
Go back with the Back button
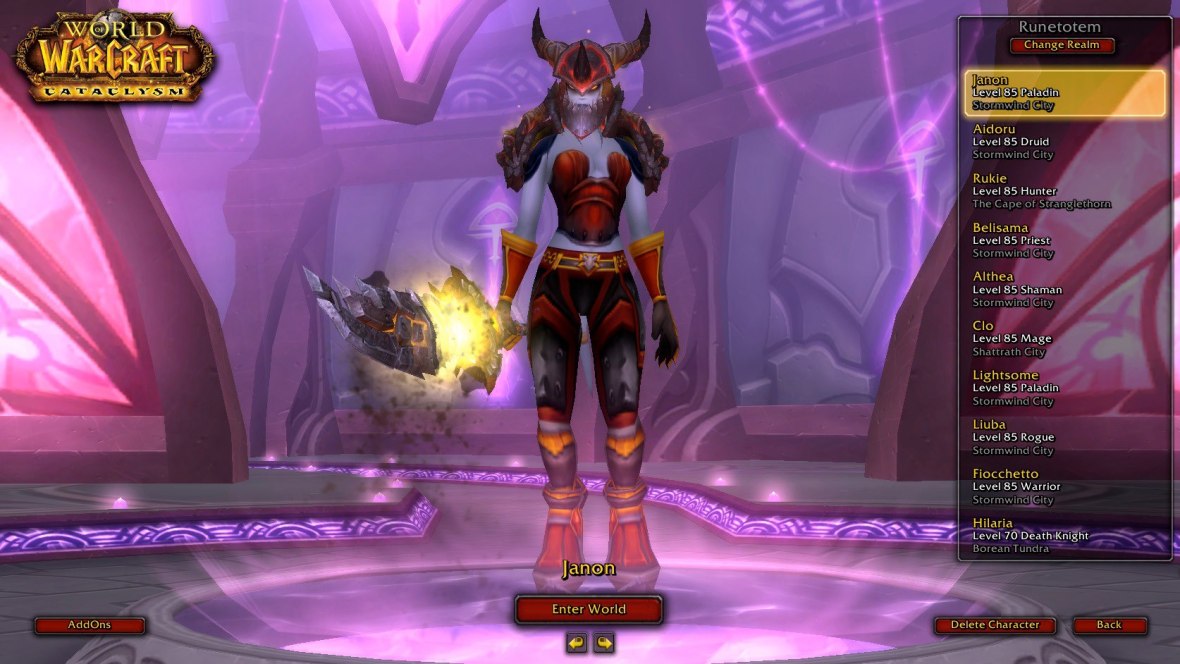pos(1109,625)
